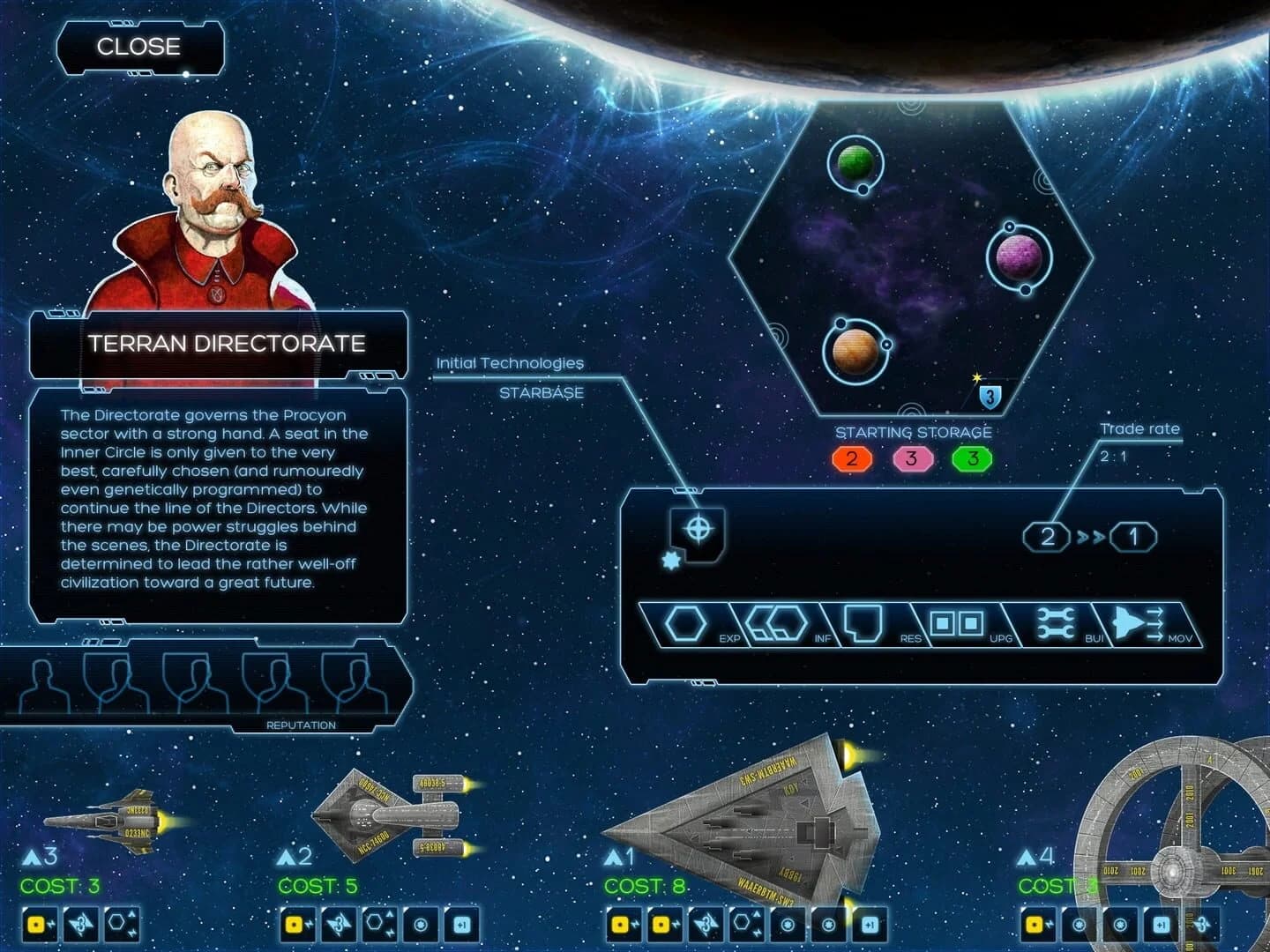This screenshot has width=1270, height=952.
Task: Click the green planet in the hex sector
Action: point(856,161)
